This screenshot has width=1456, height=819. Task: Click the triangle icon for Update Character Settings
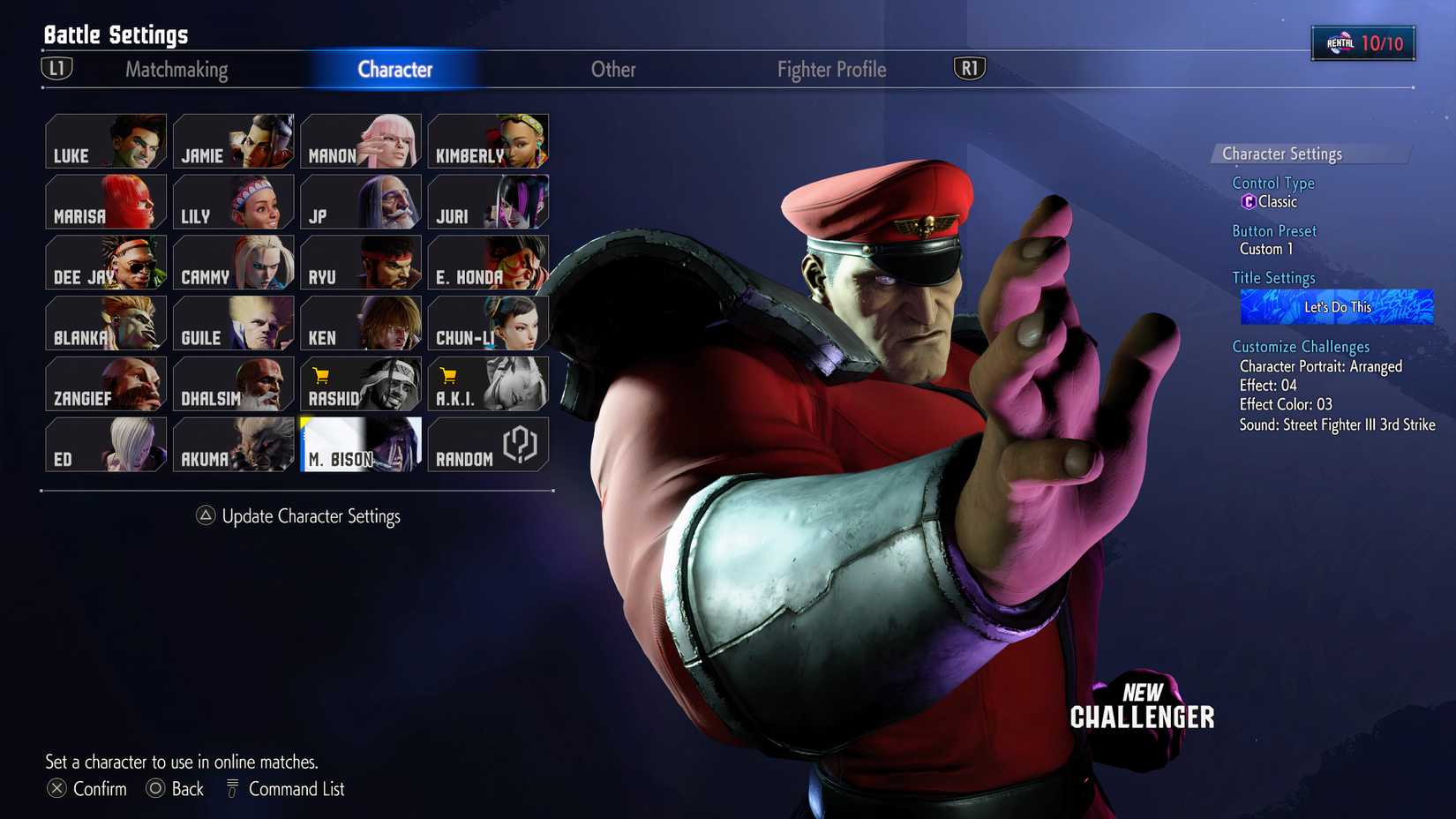[207, 516]
